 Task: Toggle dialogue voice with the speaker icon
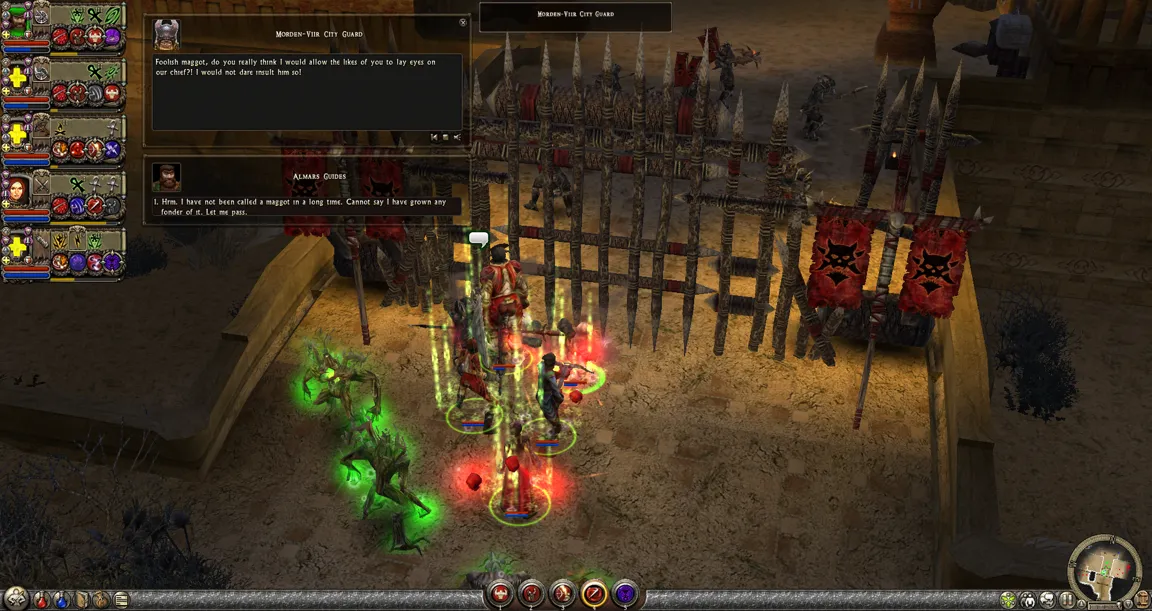457,137
